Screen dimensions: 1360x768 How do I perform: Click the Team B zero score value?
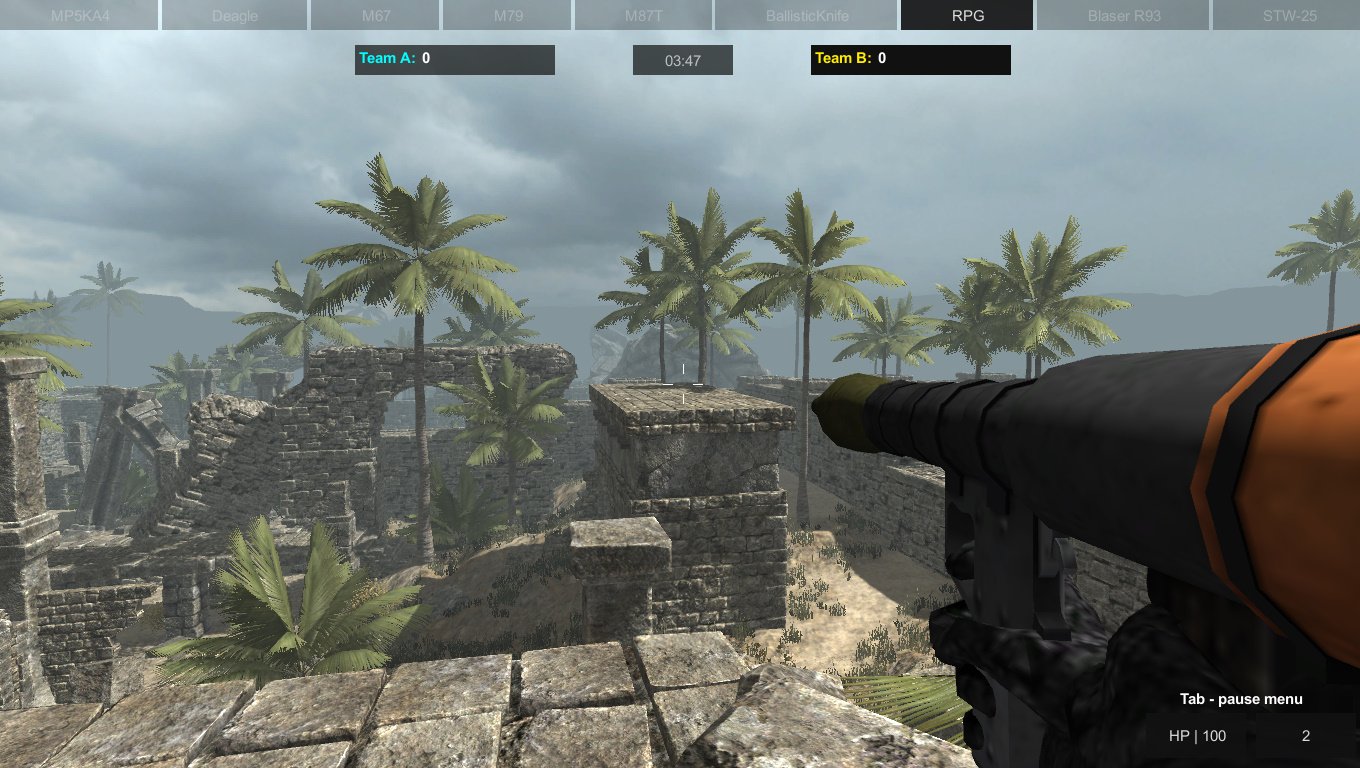[x=881, y=59]
